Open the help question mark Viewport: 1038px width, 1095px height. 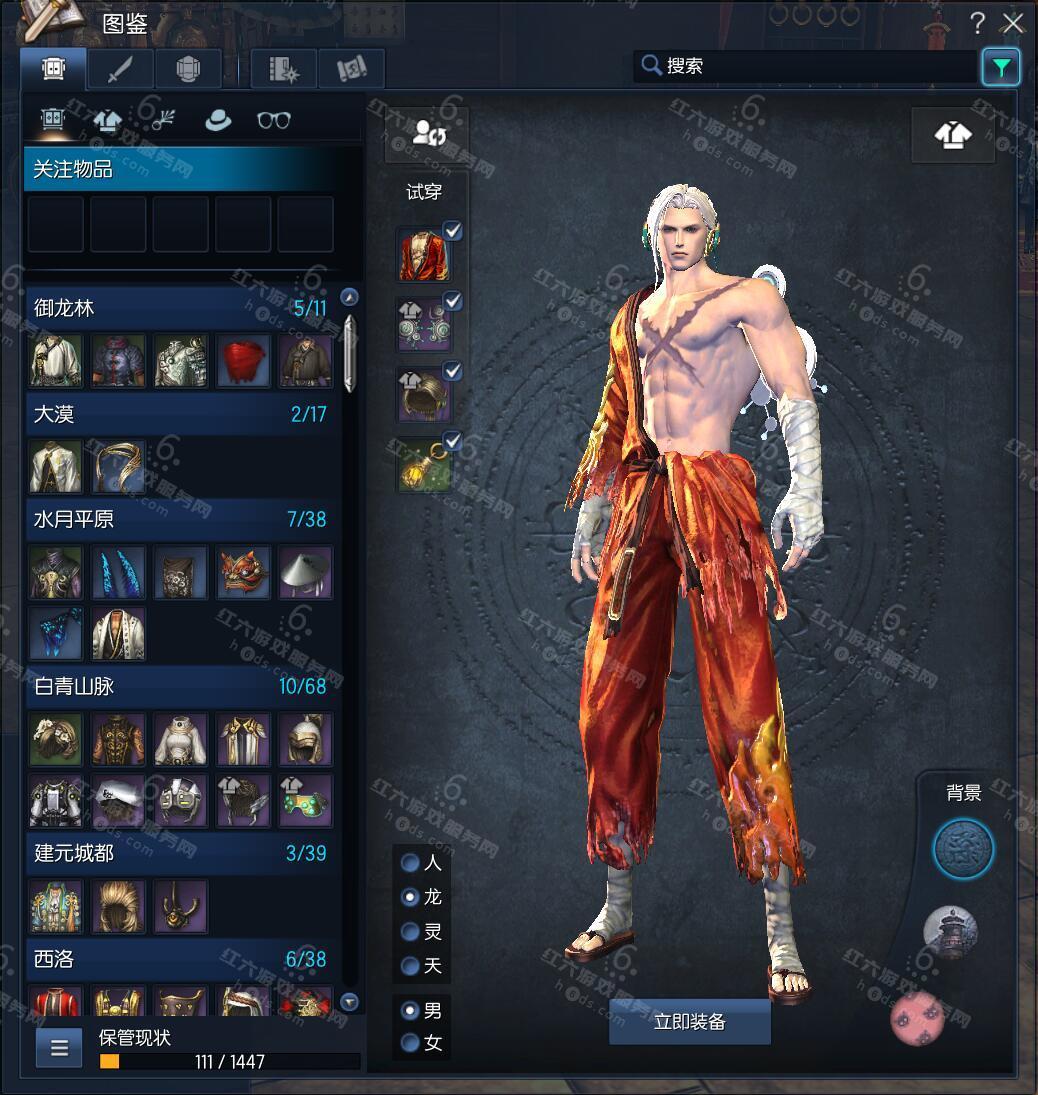(977, 23)
